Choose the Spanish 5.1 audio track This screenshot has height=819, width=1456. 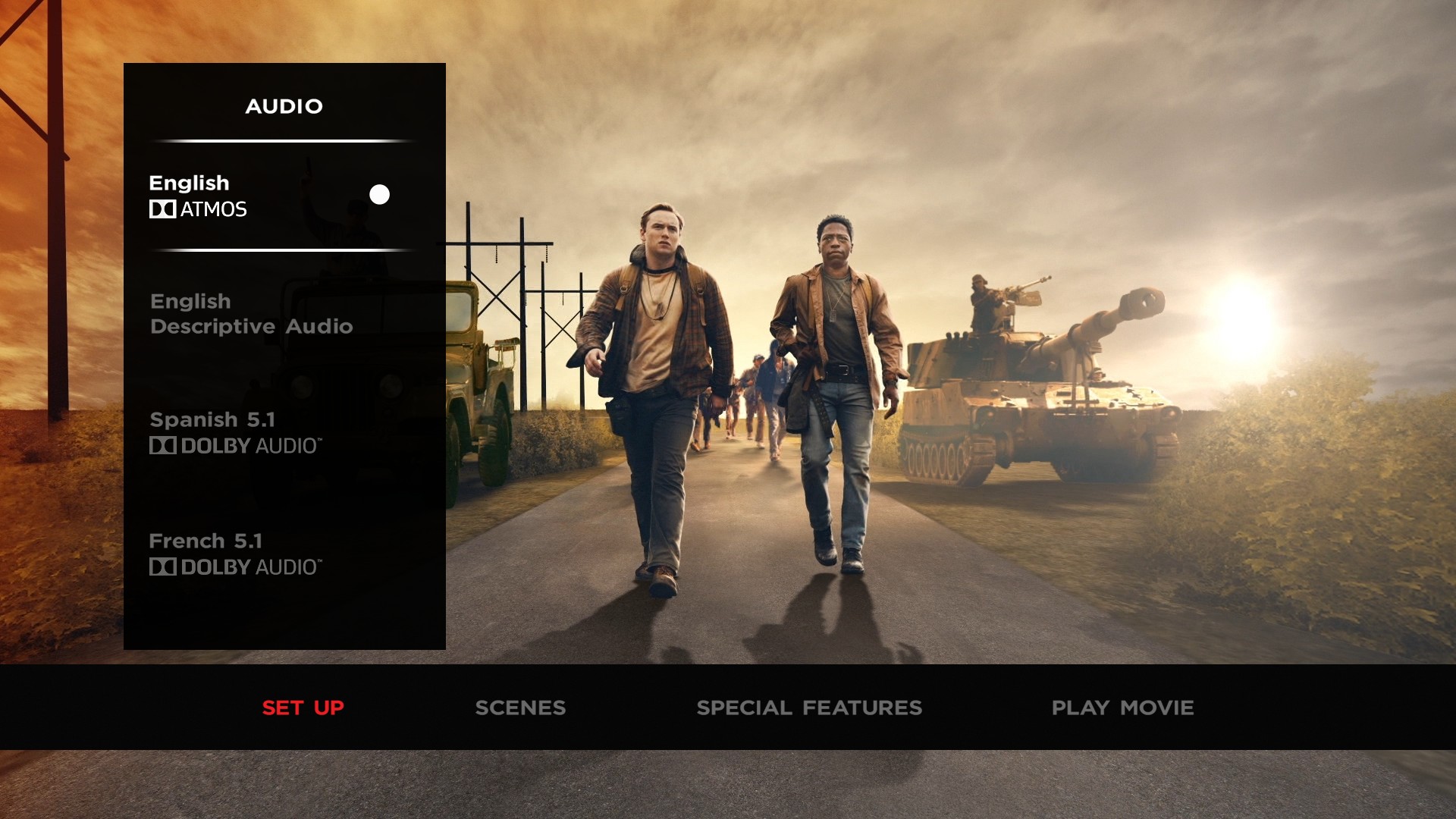(212, 419)
